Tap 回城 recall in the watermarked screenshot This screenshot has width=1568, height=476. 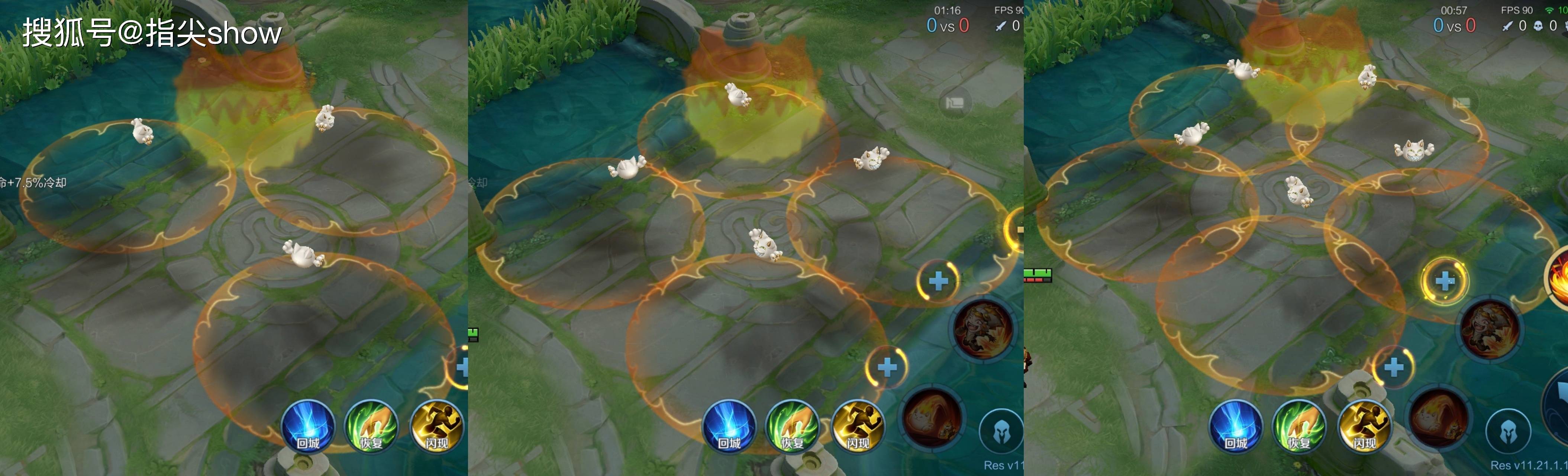(x=308, y=427)
